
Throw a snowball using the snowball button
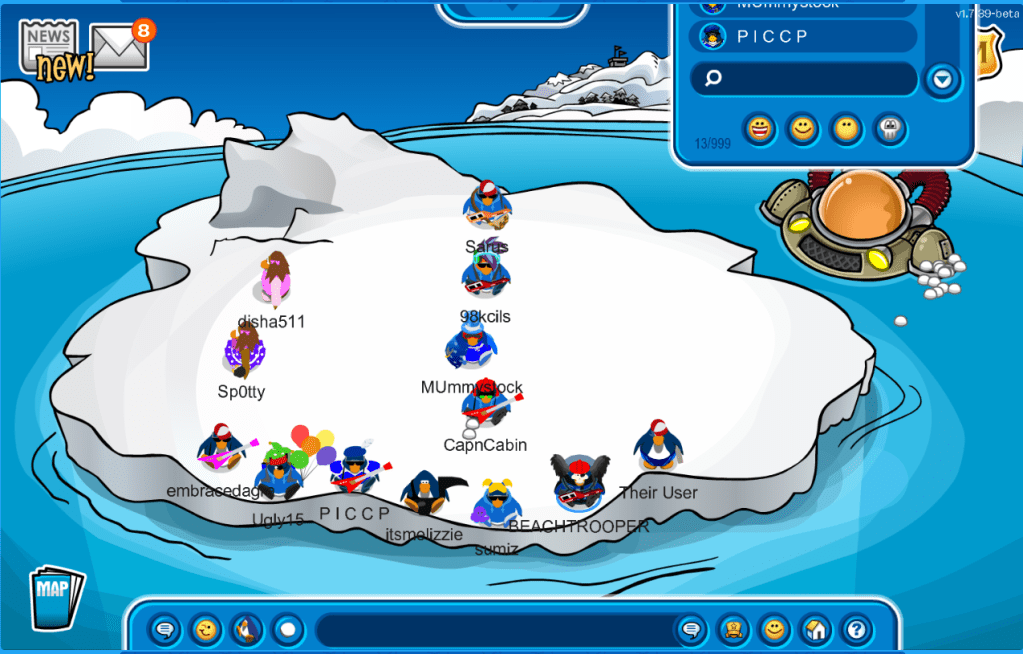[288, 629]
